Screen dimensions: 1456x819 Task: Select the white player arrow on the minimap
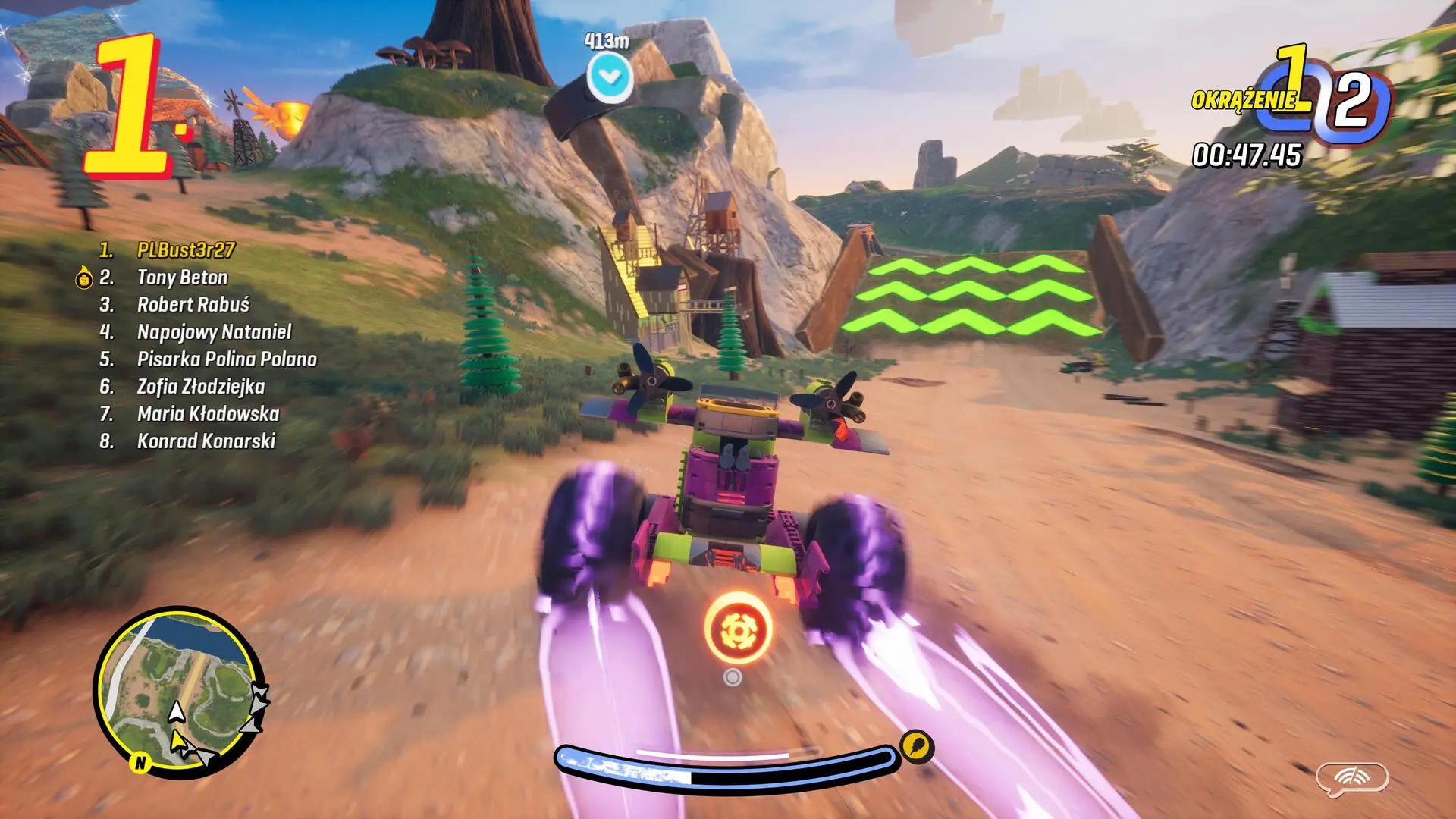[x=177, y=713]
